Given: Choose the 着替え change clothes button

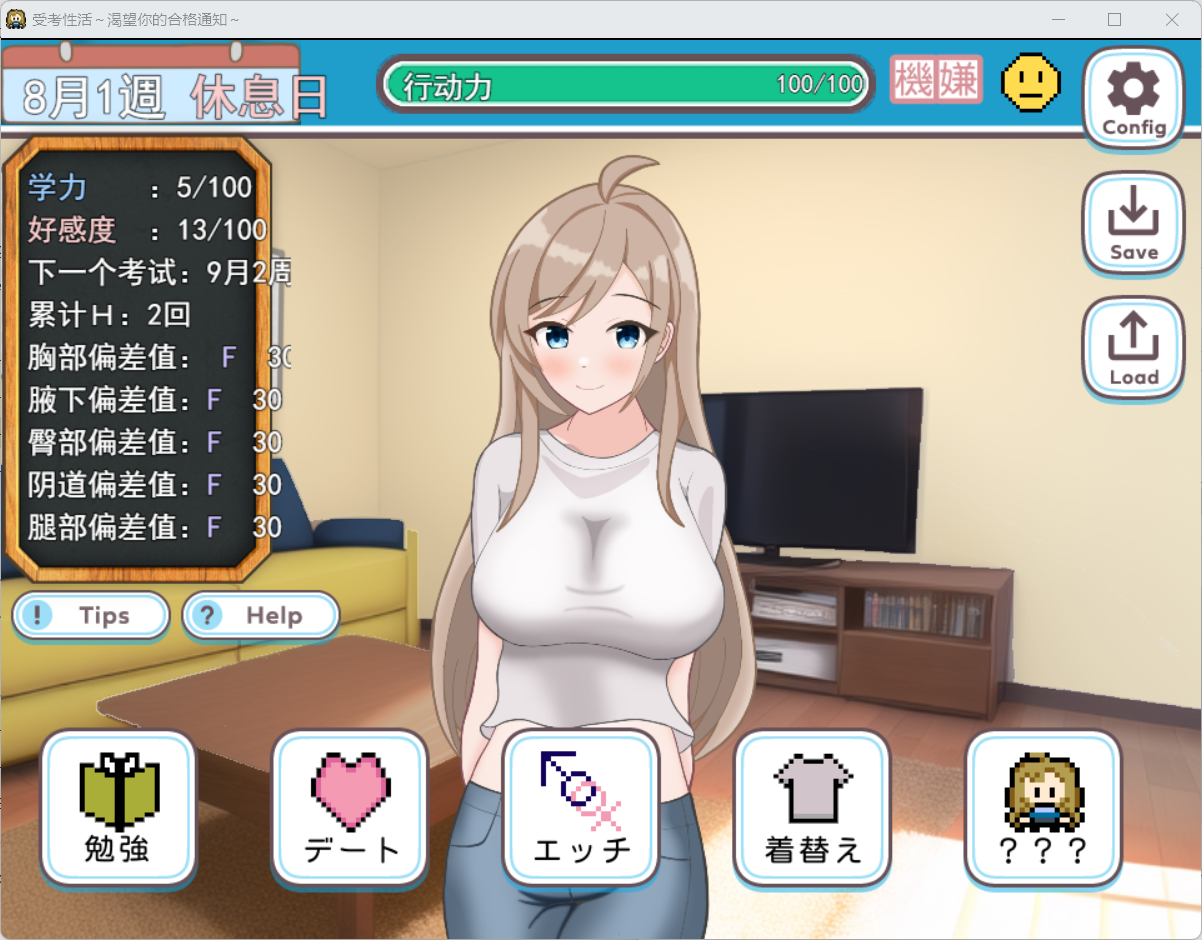Looking at the screenshot, I should 812,808.
